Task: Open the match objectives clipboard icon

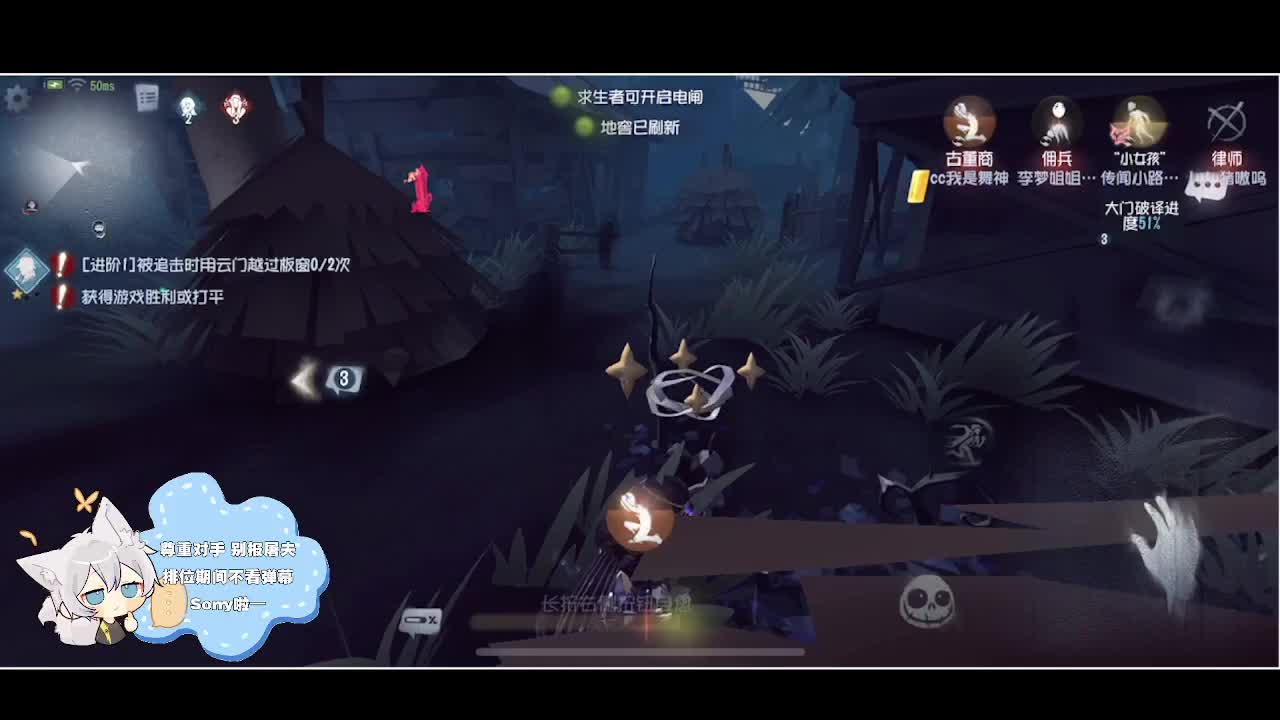Action: click(145, 98)
